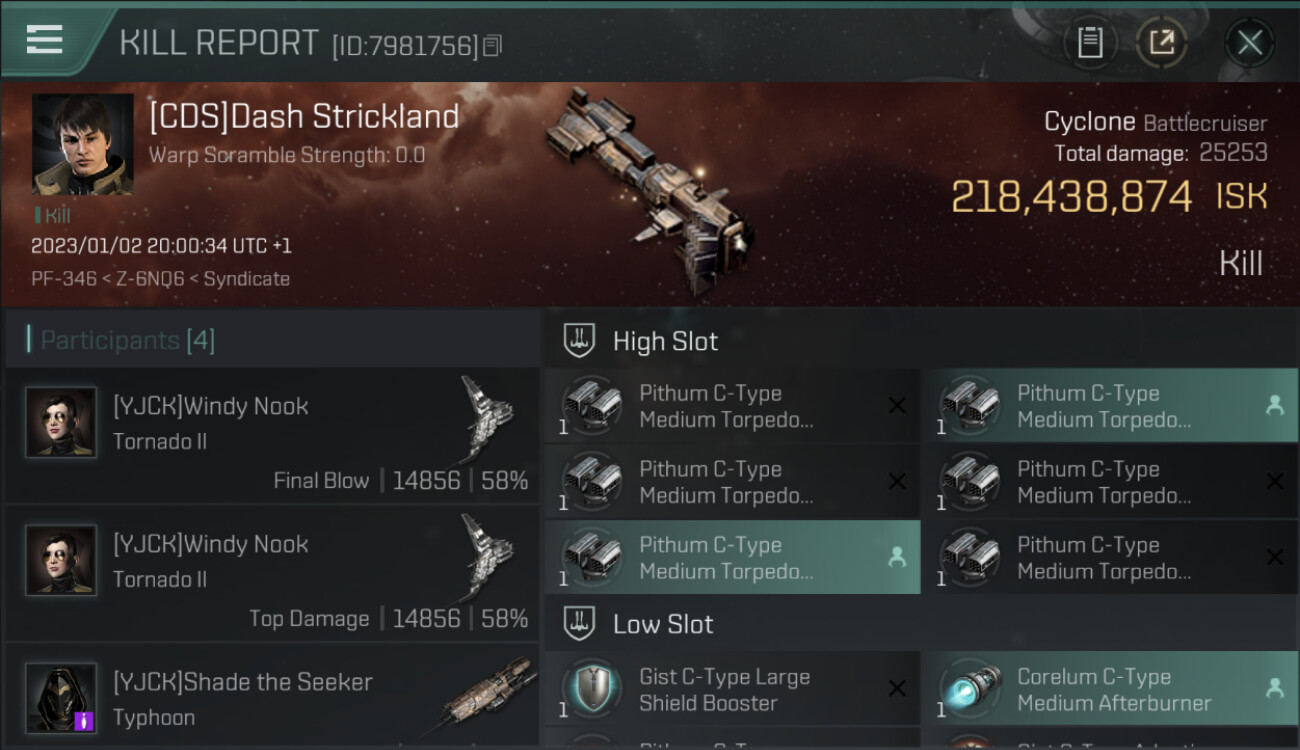Inspect the Gist C-Type Large Shield Booster

[x=731, y=690]
